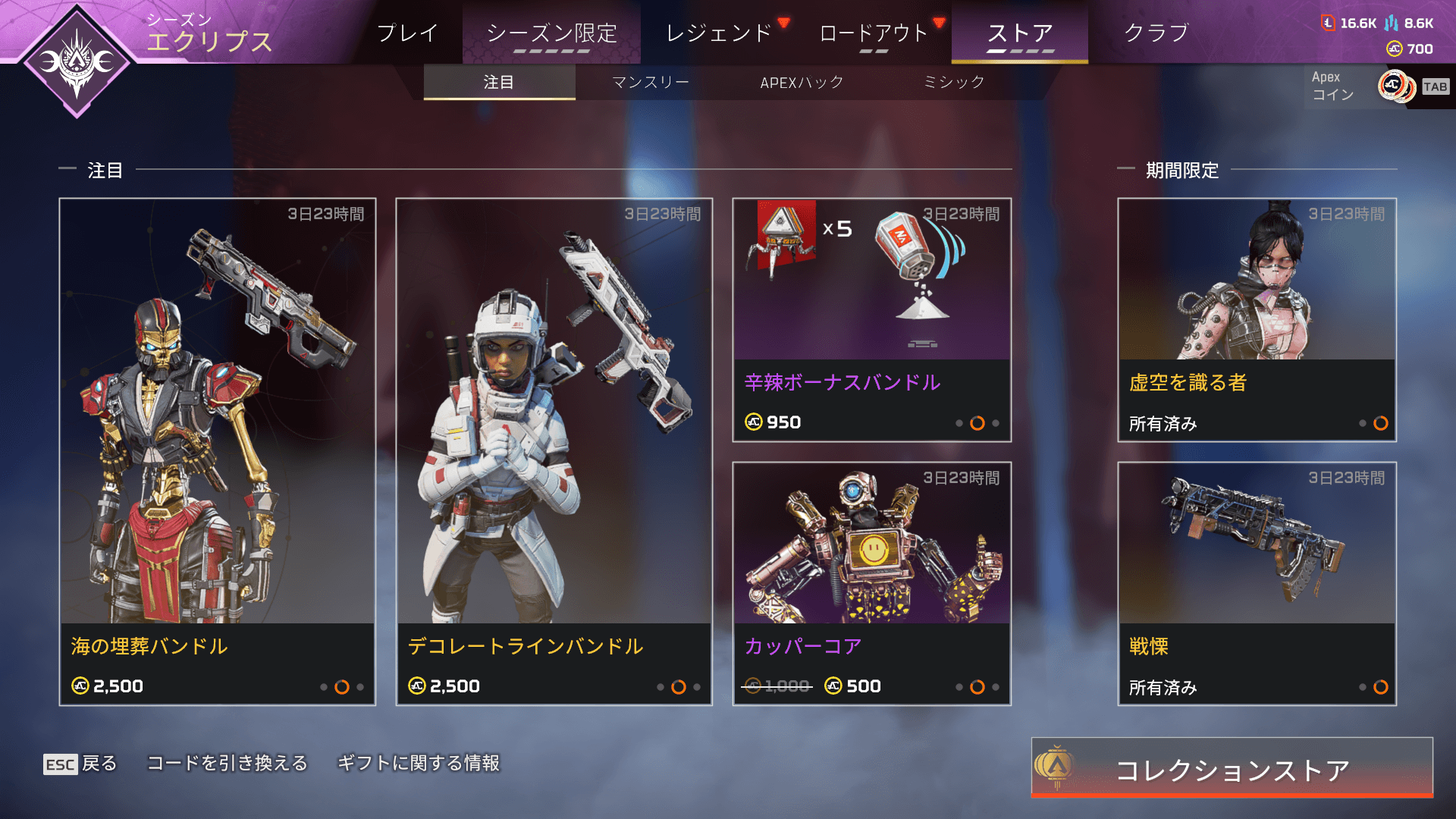Image resolution: width=1456 pixels, height=819 pixels.
Task: Select the 戦慄 weapon skin card
Action: tap(1257, 583)
